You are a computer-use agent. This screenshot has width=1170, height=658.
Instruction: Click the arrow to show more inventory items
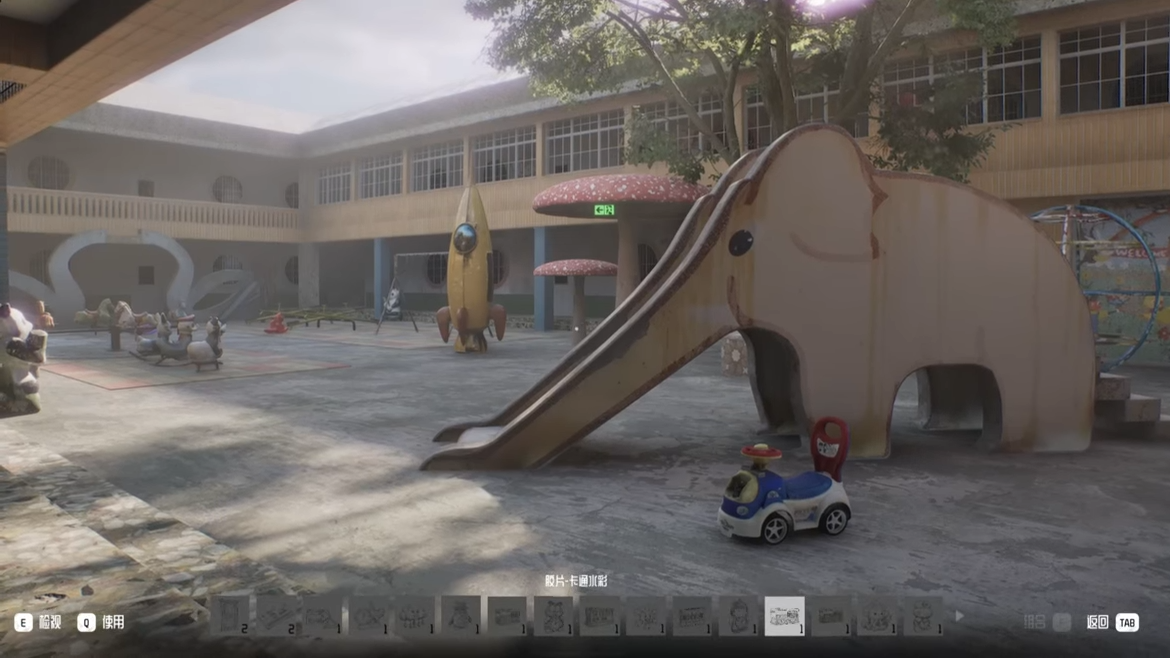click(x=959, y=617)
